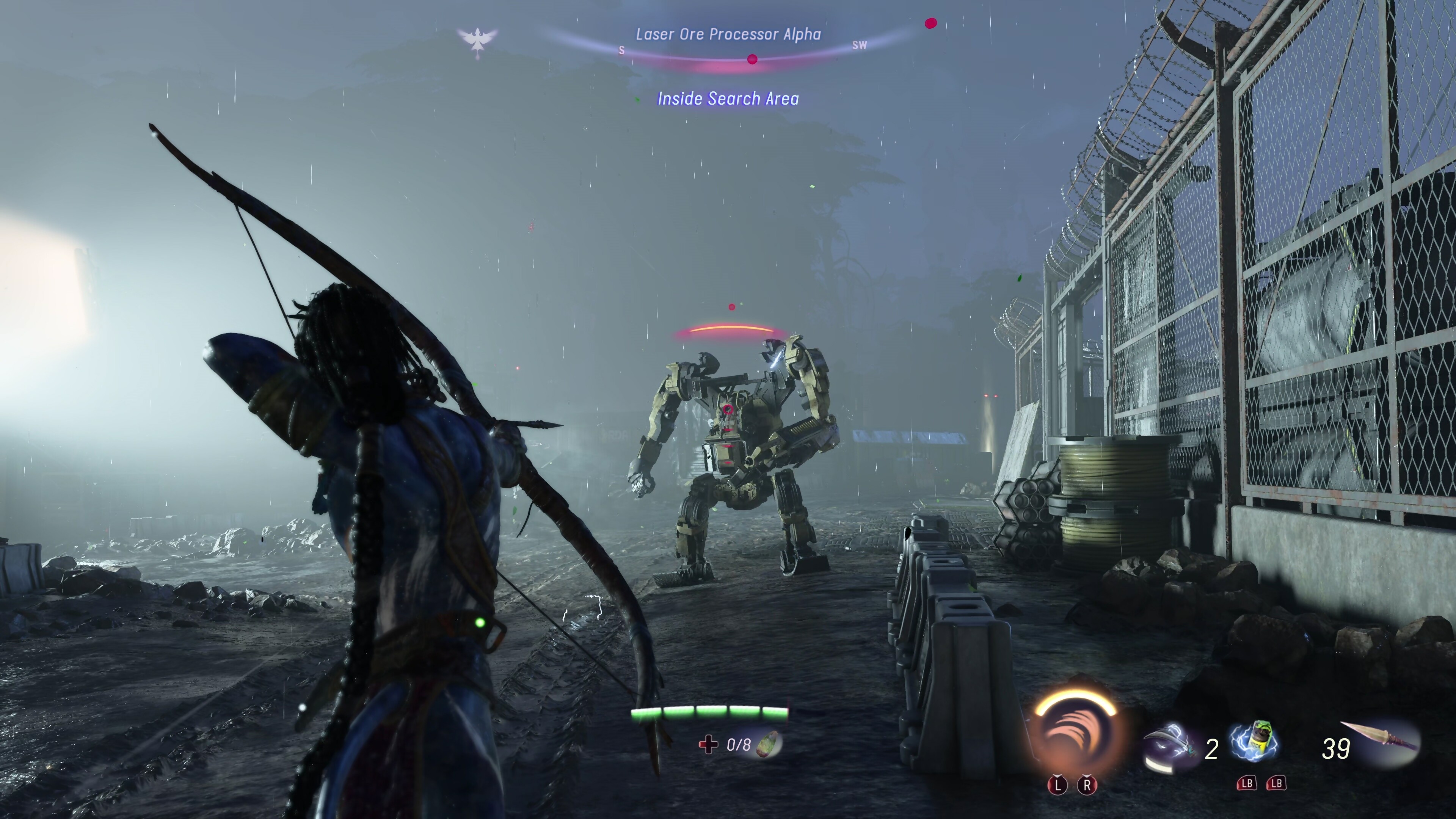Click the winged ikran icon beside the compass

coord(478,40)
